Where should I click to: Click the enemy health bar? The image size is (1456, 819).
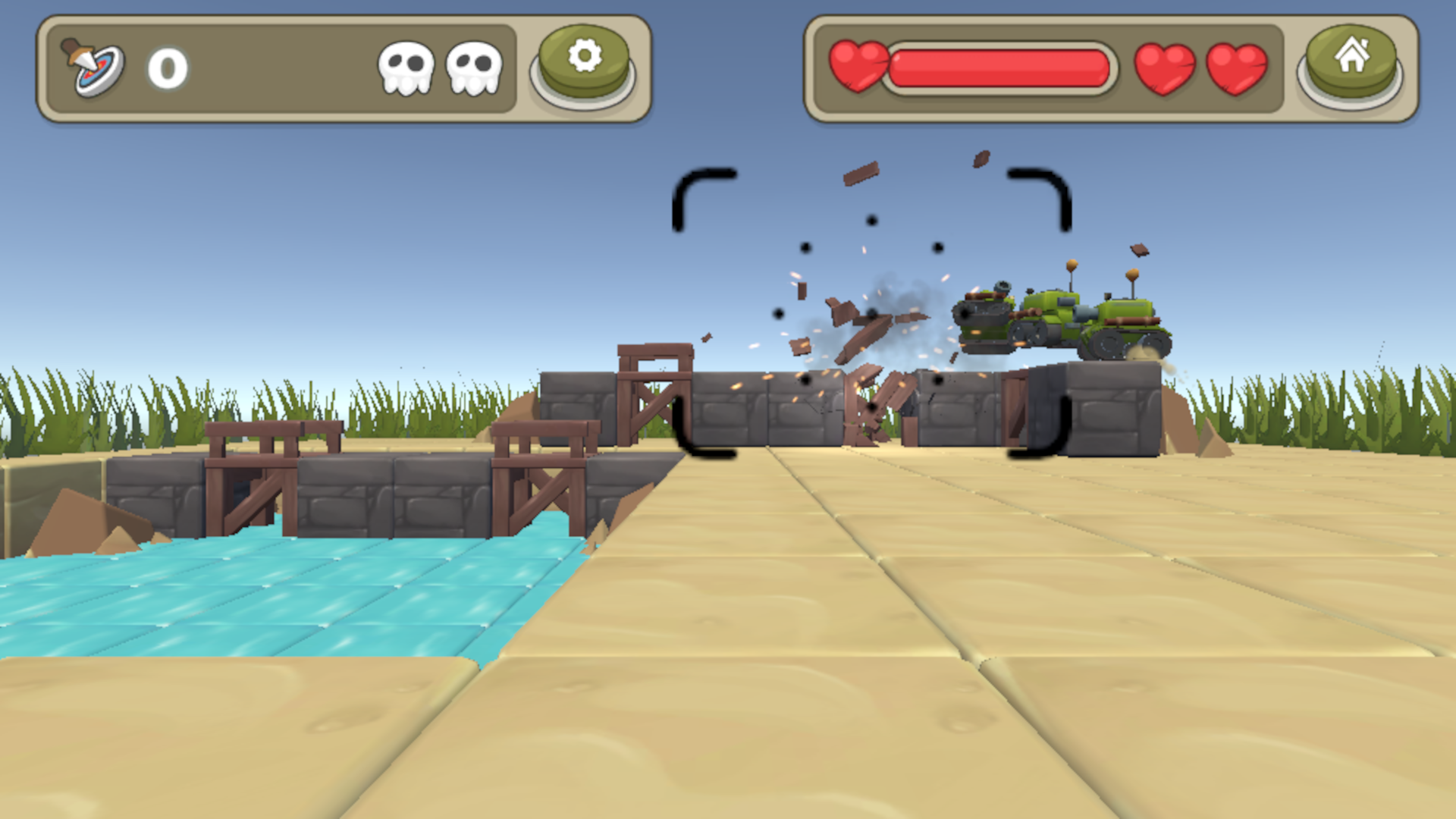point(1001,67)
